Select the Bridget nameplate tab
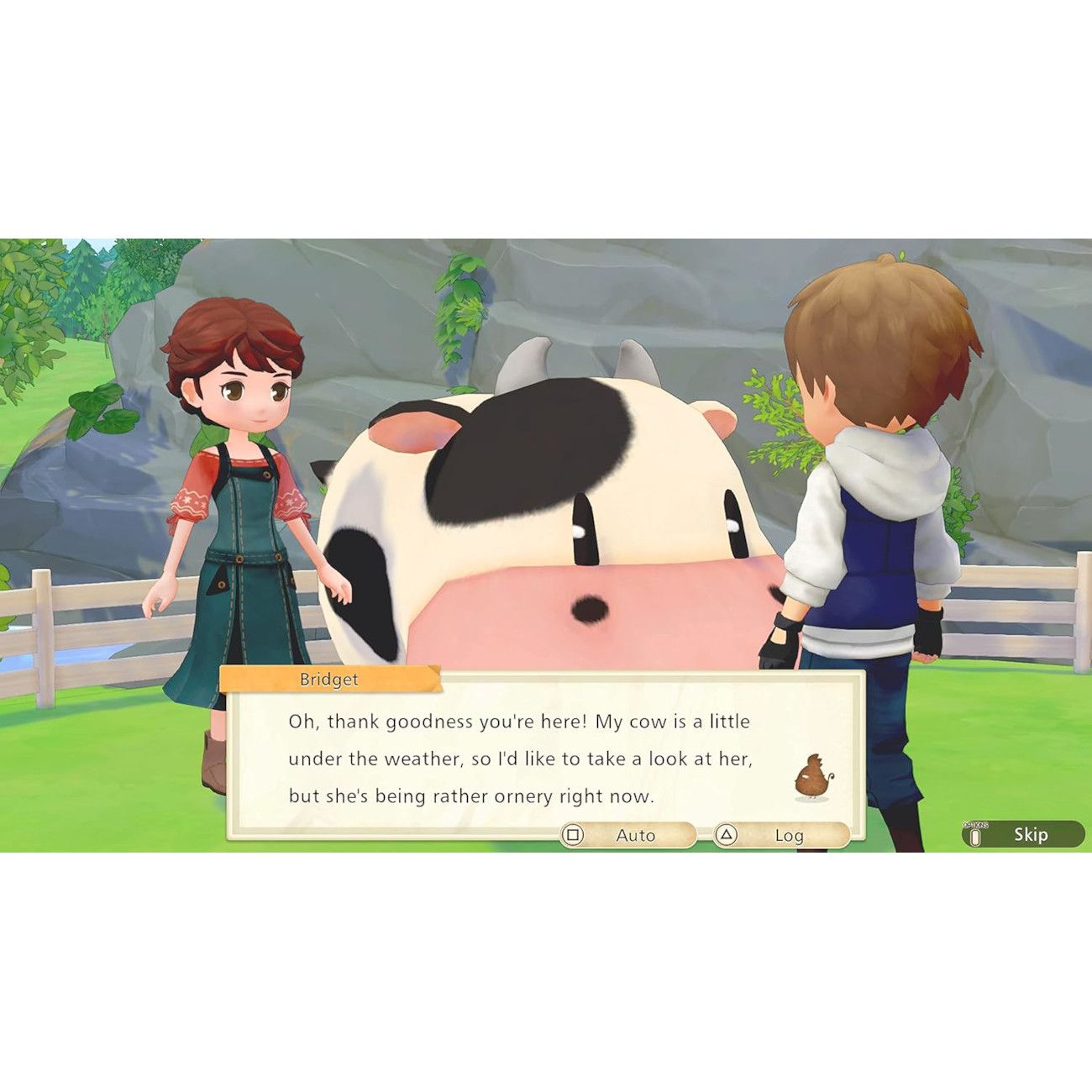This screenshot has height=1092, width=1092. (x=330, y=679)
